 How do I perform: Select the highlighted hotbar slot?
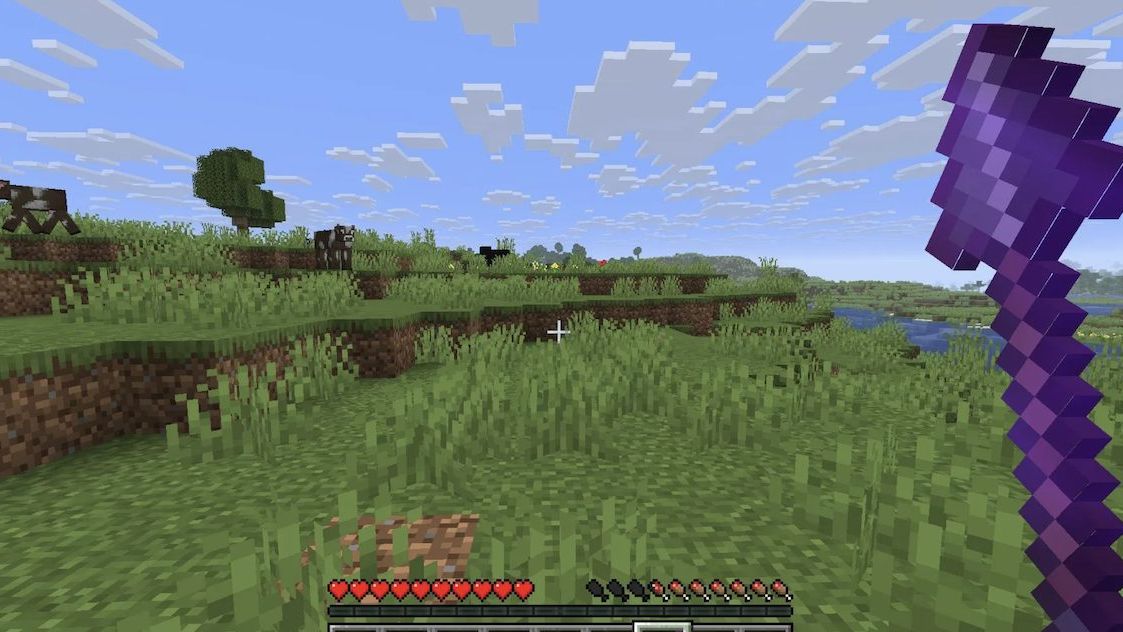point(662,627)
